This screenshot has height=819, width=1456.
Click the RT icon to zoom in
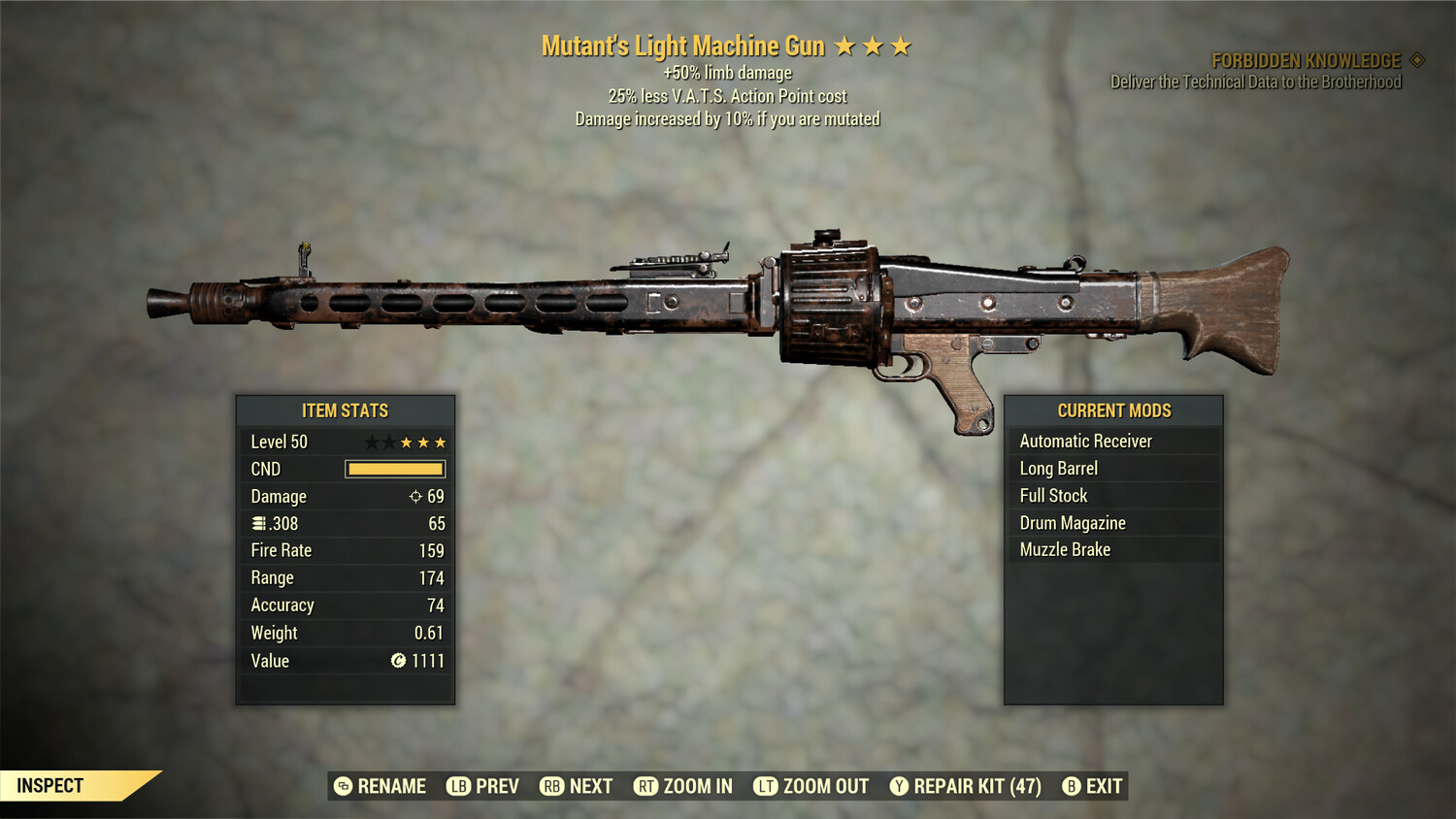tap(647, 786)
